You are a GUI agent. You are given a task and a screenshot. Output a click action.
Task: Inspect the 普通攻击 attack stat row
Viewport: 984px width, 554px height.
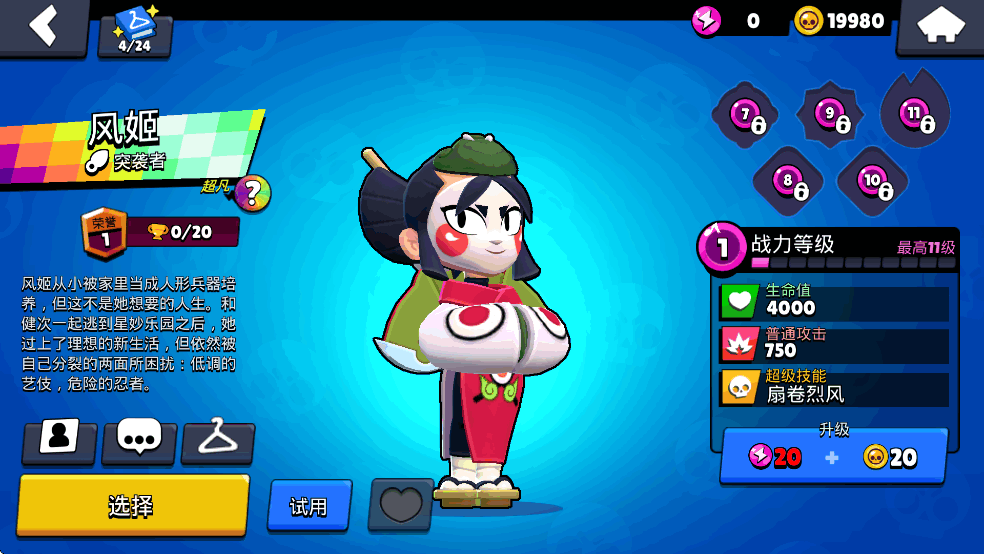(834, 344)
